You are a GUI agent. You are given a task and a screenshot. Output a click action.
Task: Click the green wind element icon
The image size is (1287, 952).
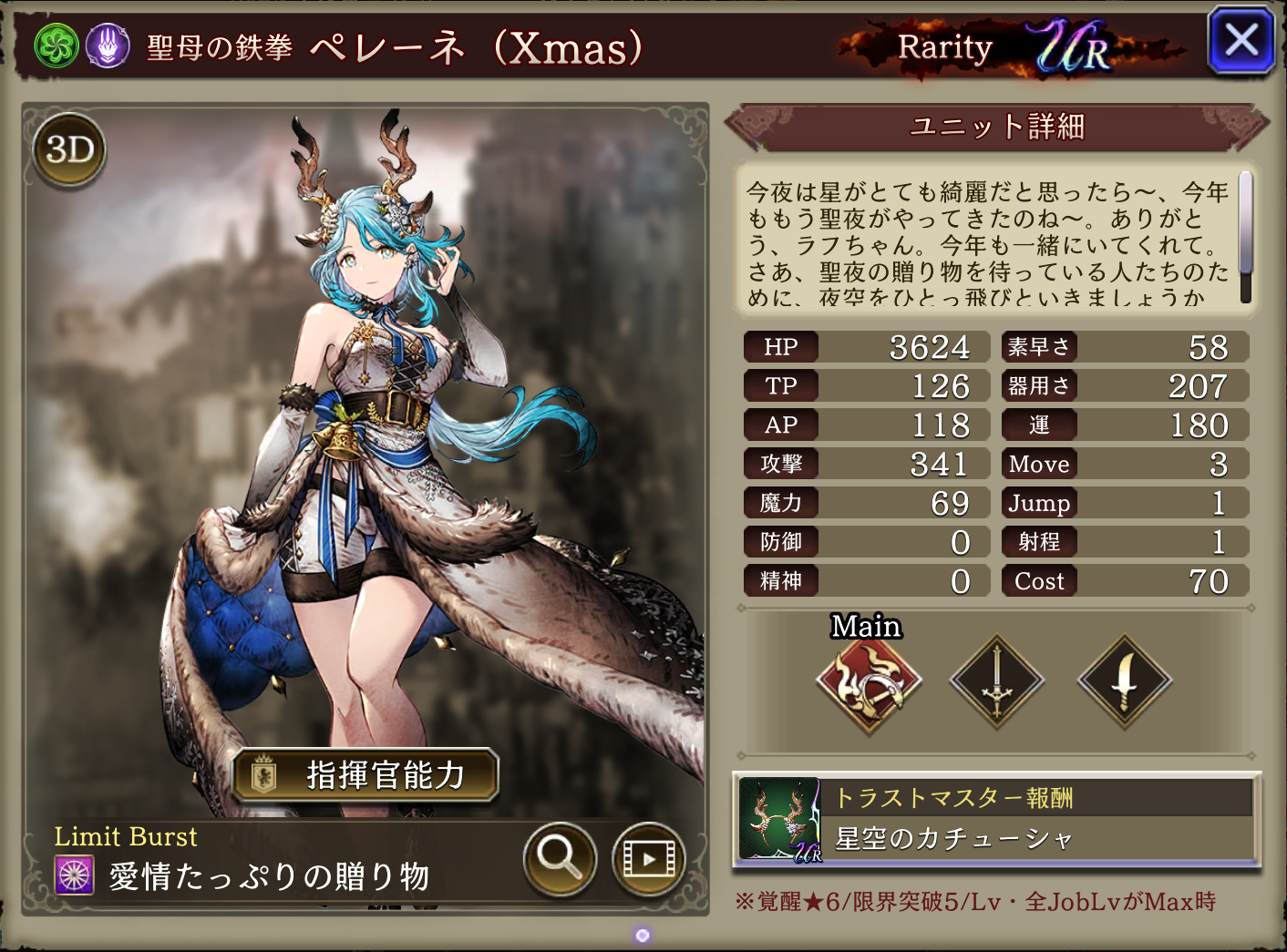tap(57, 46)
